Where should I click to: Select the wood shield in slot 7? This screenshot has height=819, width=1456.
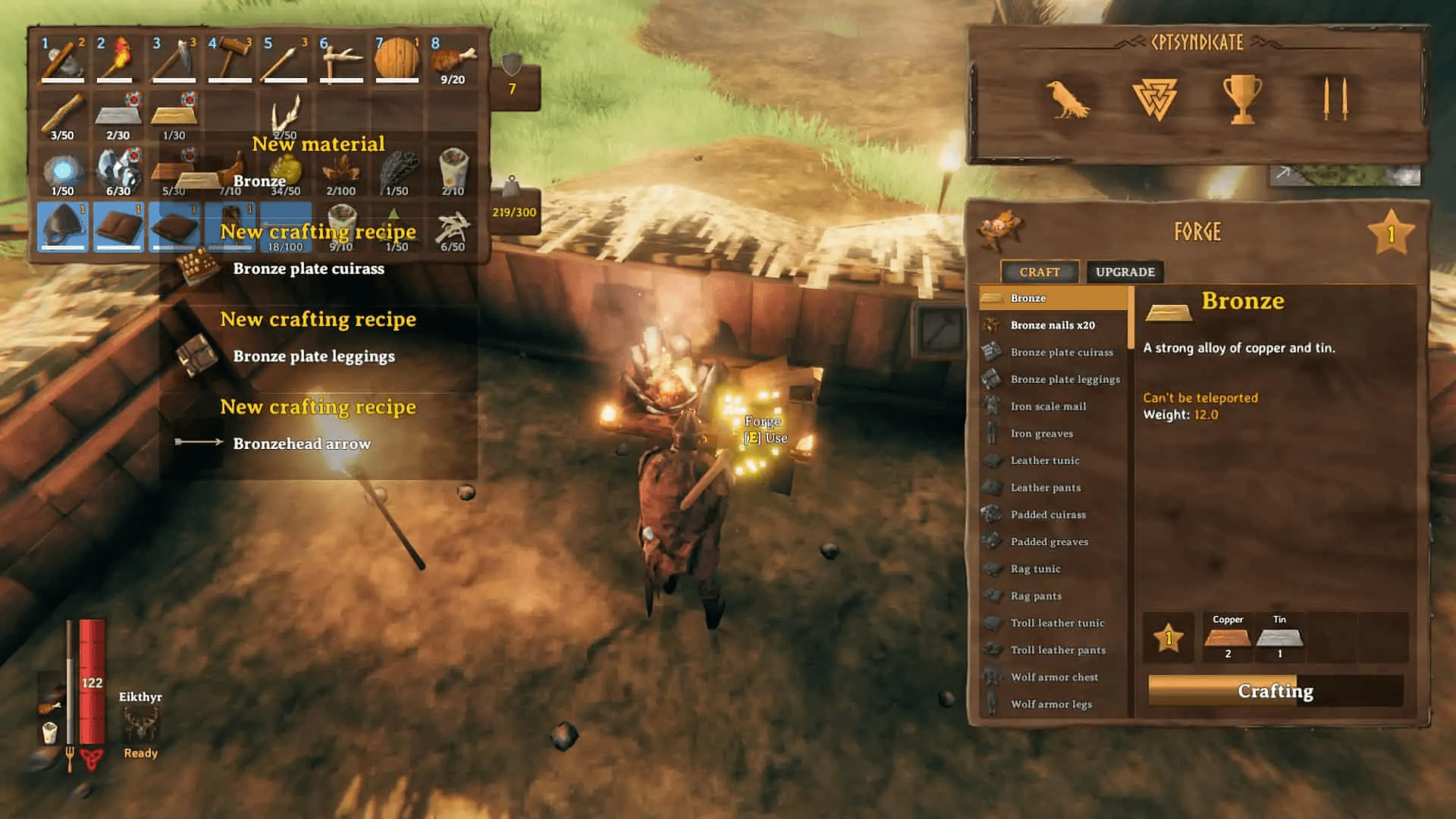397,57
